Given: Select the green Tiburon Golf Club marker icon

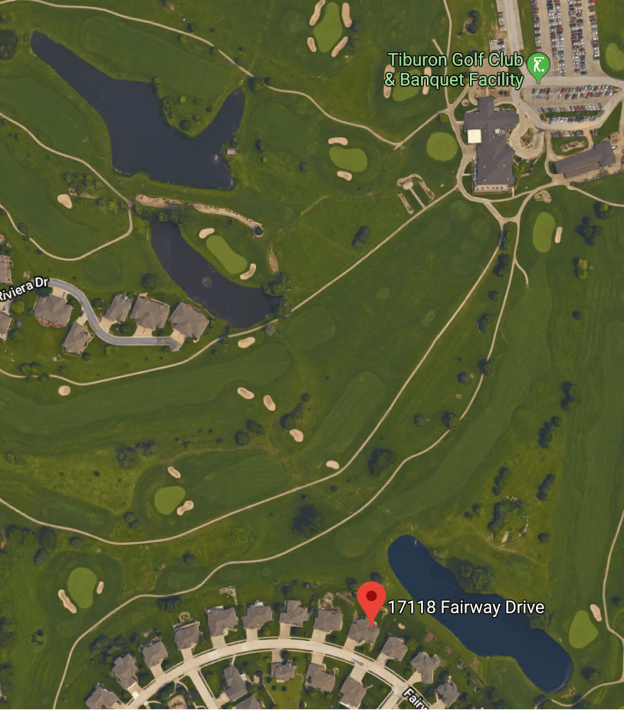Looking at the screenshot, I should [x=538, y=66].
